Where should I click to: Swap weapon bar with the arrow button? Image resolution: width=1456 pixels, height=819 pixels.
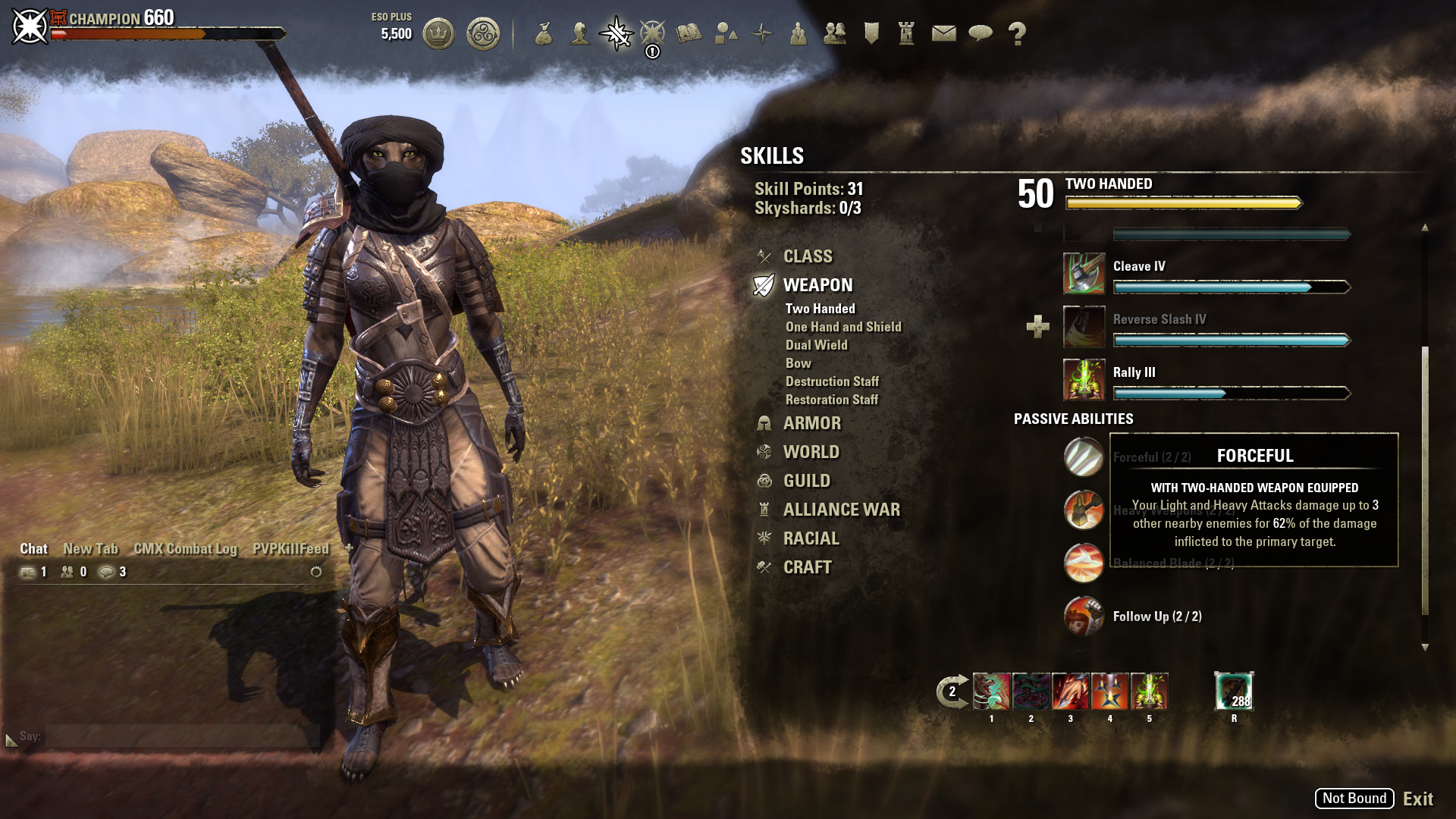(952, 692)
